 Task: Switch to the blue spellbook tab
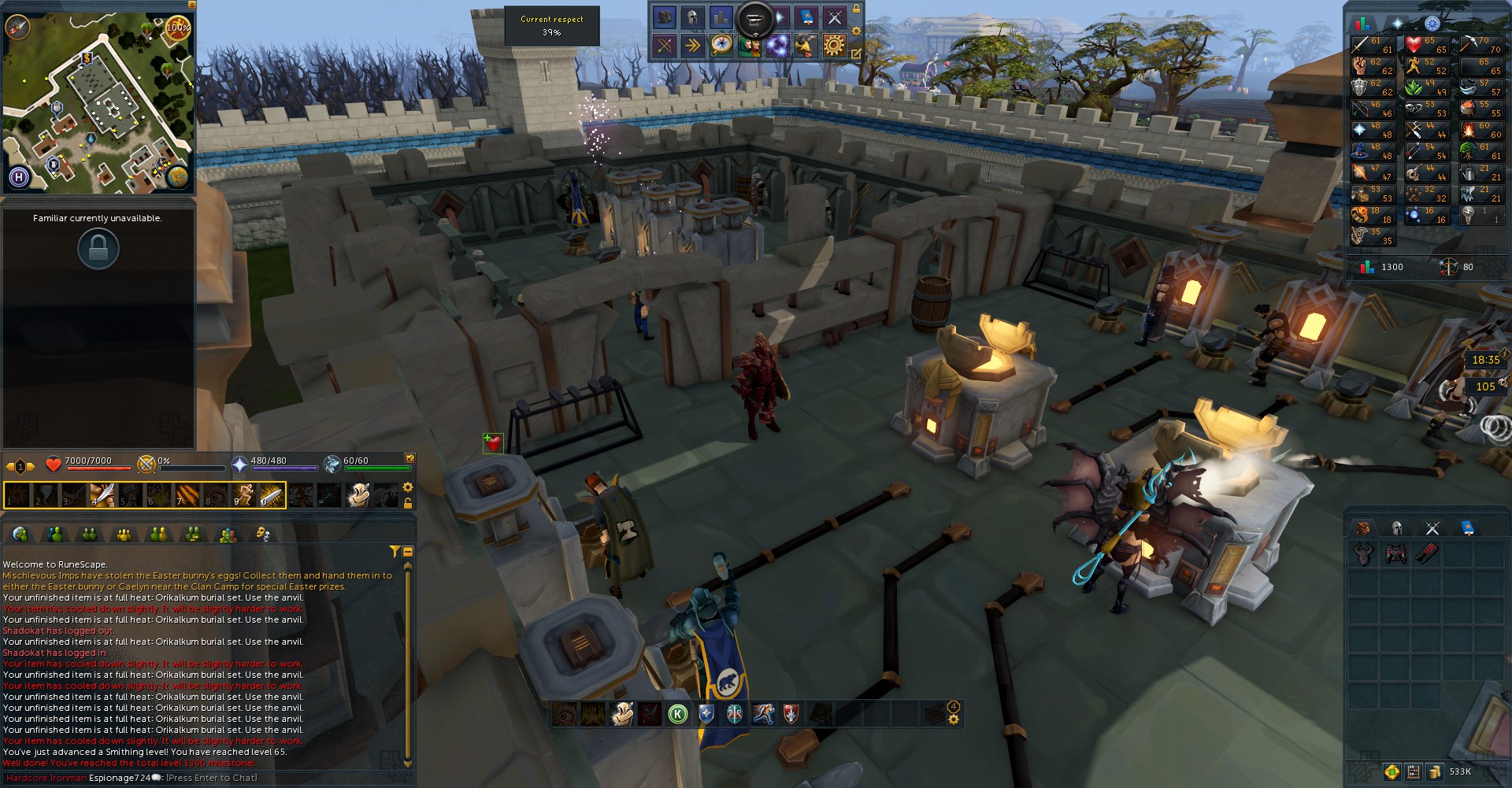(1468, 528)
